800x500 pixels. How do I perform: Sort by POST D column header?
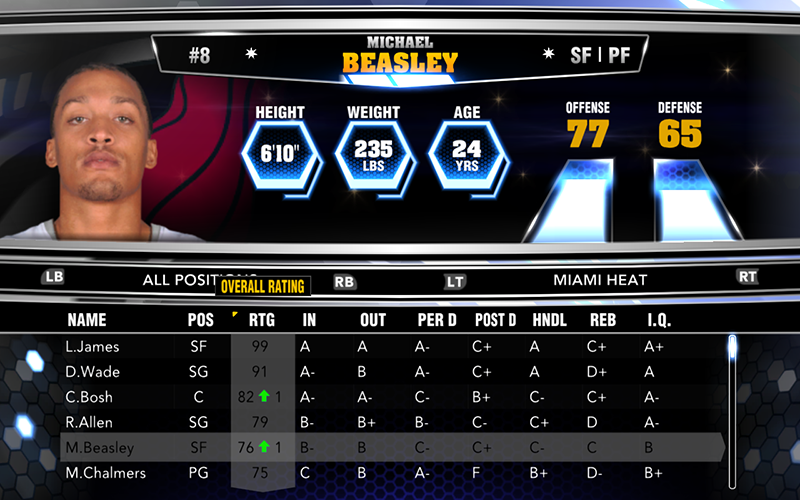(x=496, y=320)
